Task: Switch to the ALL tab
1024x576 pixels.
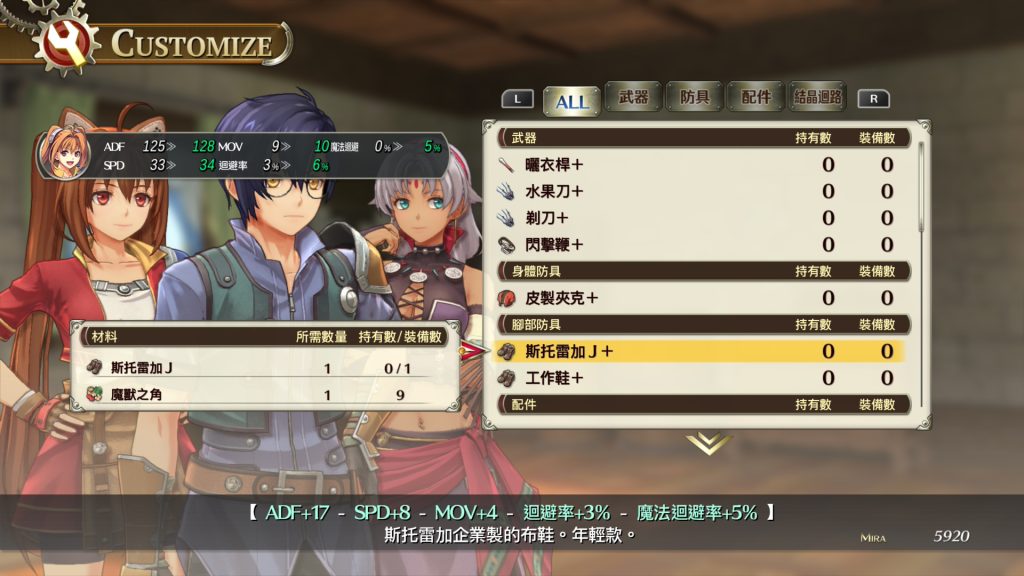Action: click(572, 99)
